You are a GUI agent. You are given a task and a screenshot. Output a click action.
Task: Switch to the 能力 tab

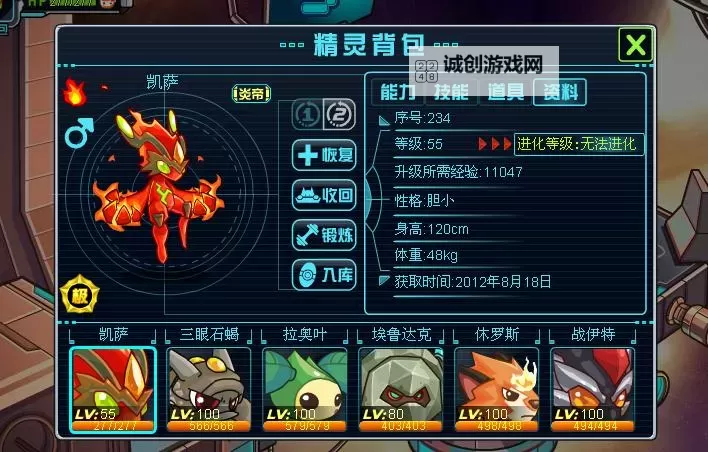point(396,92)
